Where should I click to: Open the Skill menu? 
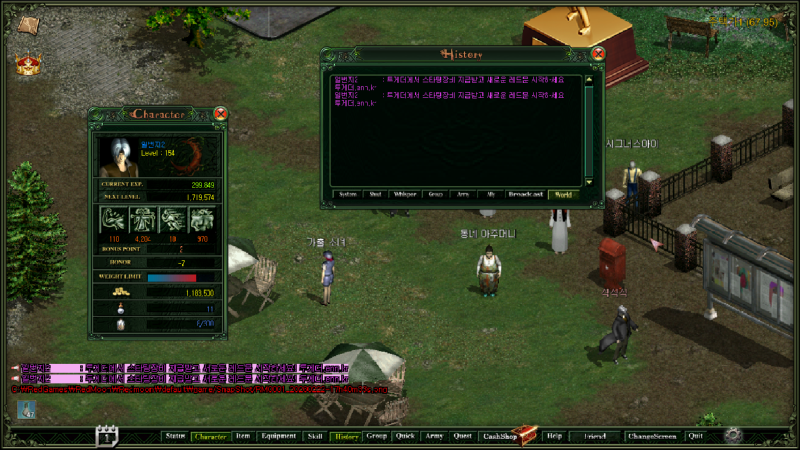[x=315, y=436]
